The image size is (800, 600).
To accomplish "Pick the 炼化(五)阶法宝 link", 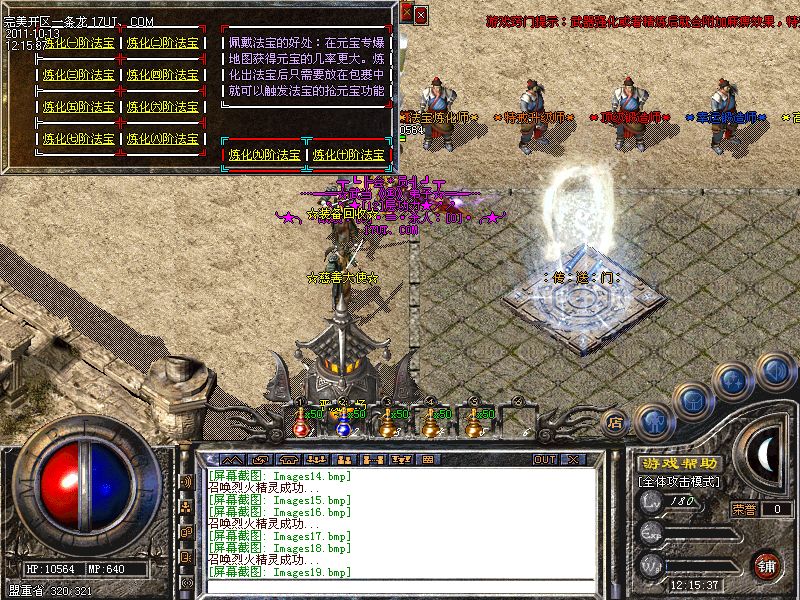I will (x=80, y=107).
